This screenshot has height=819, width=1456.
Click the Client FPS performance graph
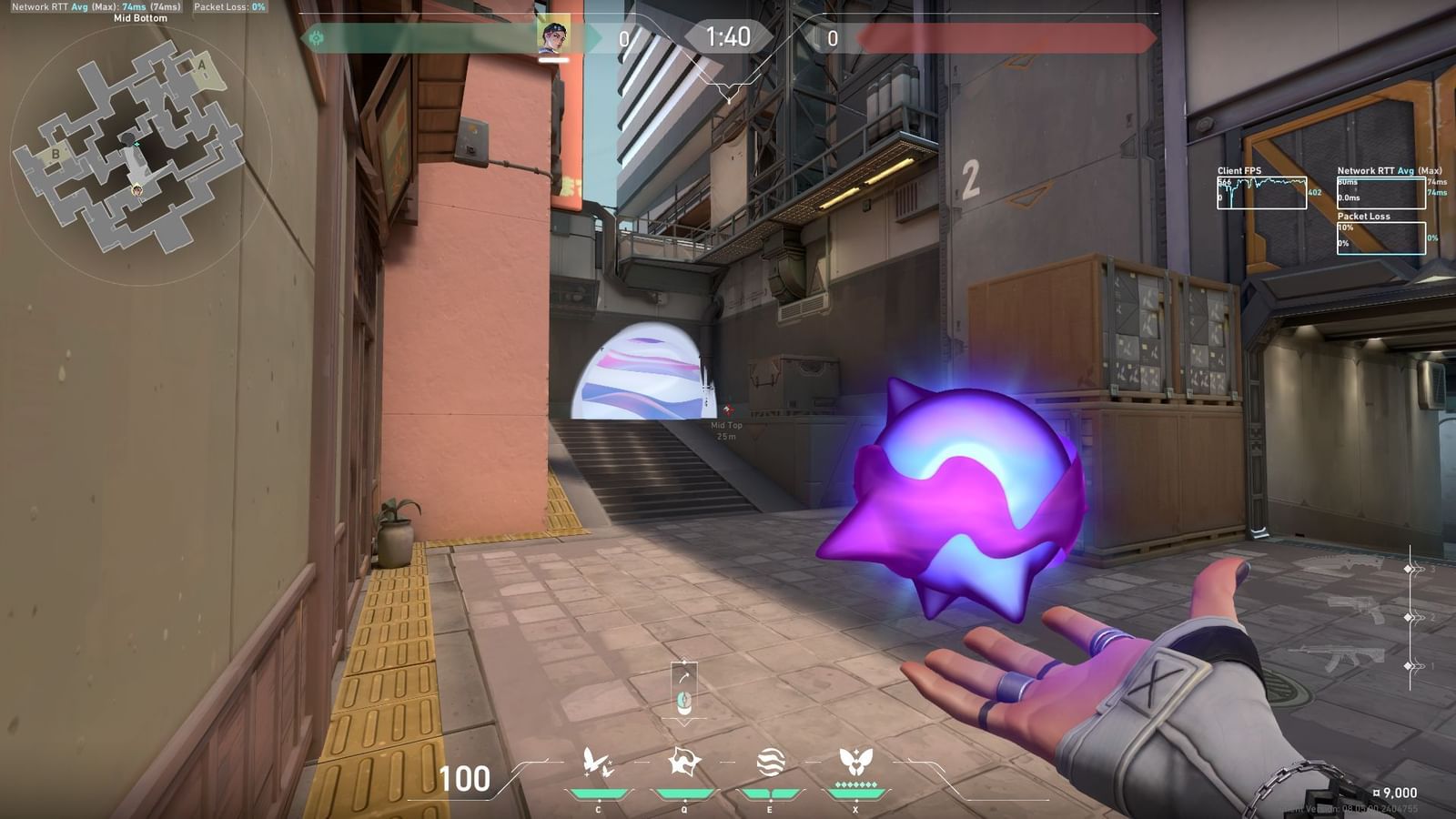[1264, 193]
